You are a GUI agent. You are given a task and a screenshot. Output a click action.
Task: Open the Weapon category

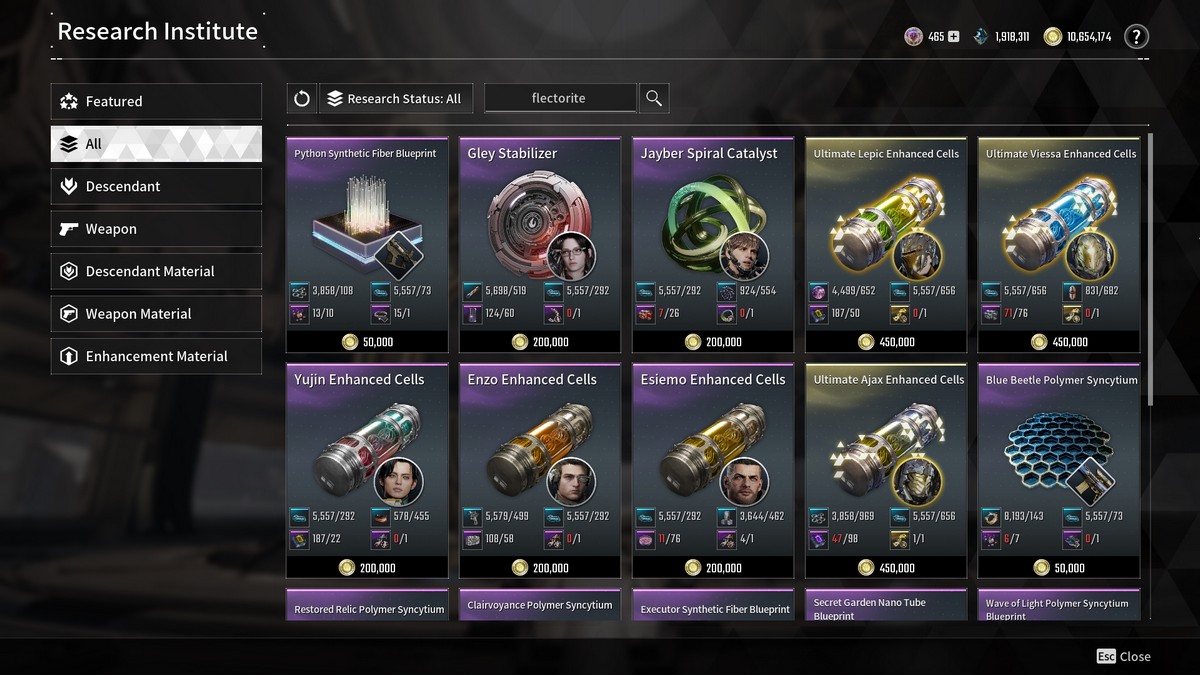click(x=156, y=229)
